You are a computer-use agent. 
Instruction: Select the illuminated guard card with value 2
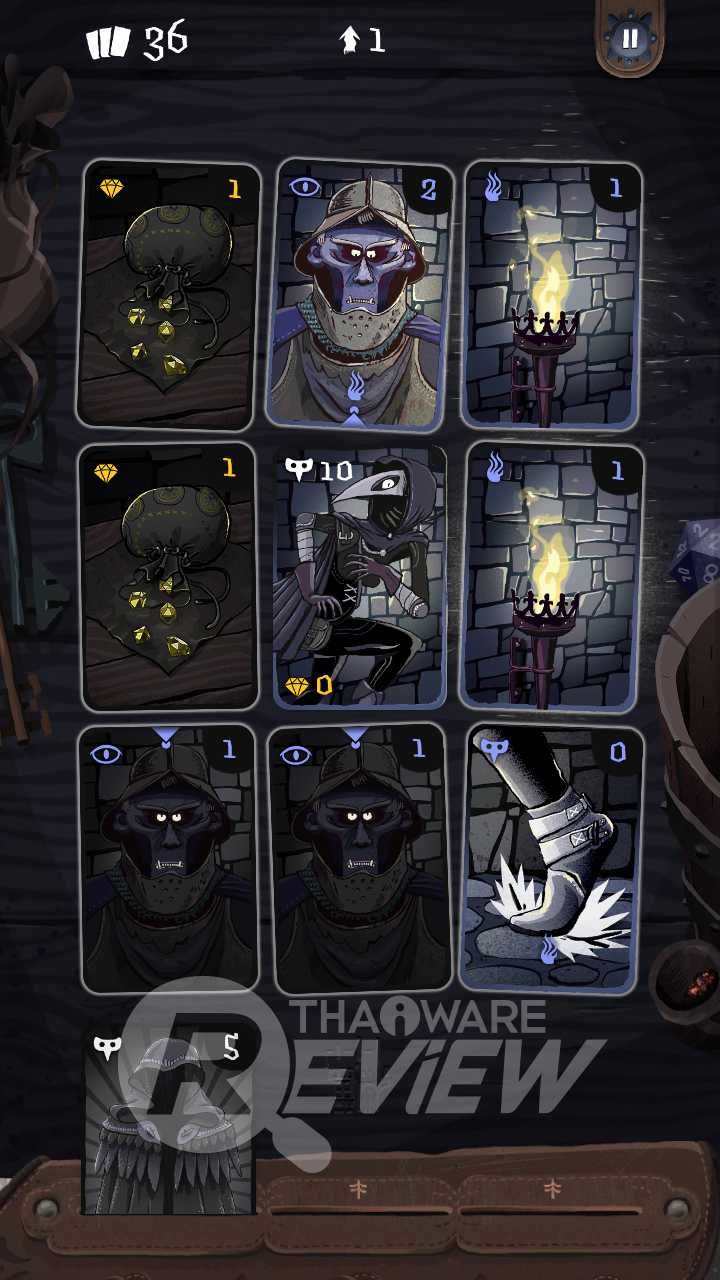[x=359, y=295]
